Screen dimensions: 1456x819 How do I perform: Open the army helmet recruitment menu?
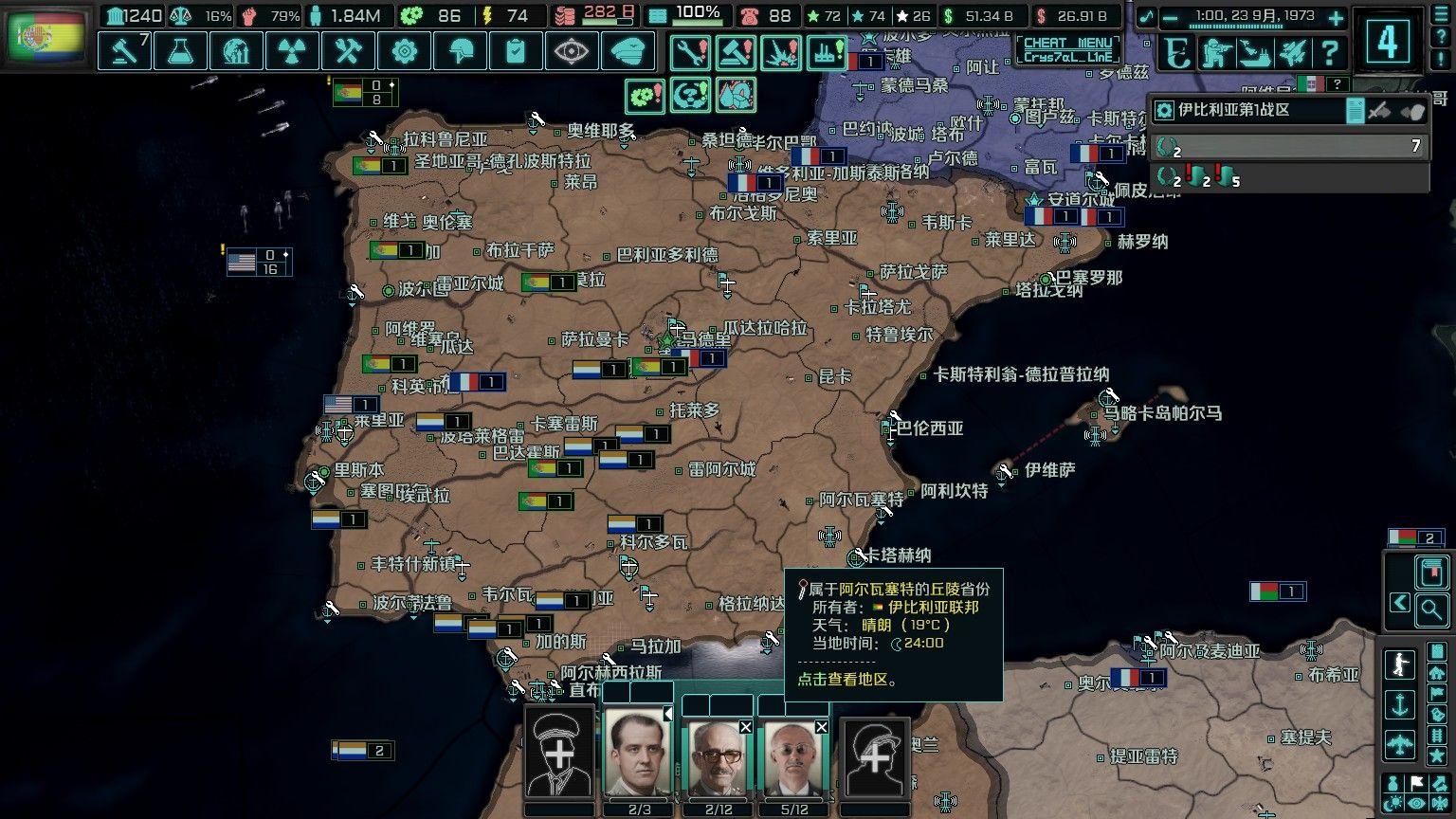pos(460,50)
